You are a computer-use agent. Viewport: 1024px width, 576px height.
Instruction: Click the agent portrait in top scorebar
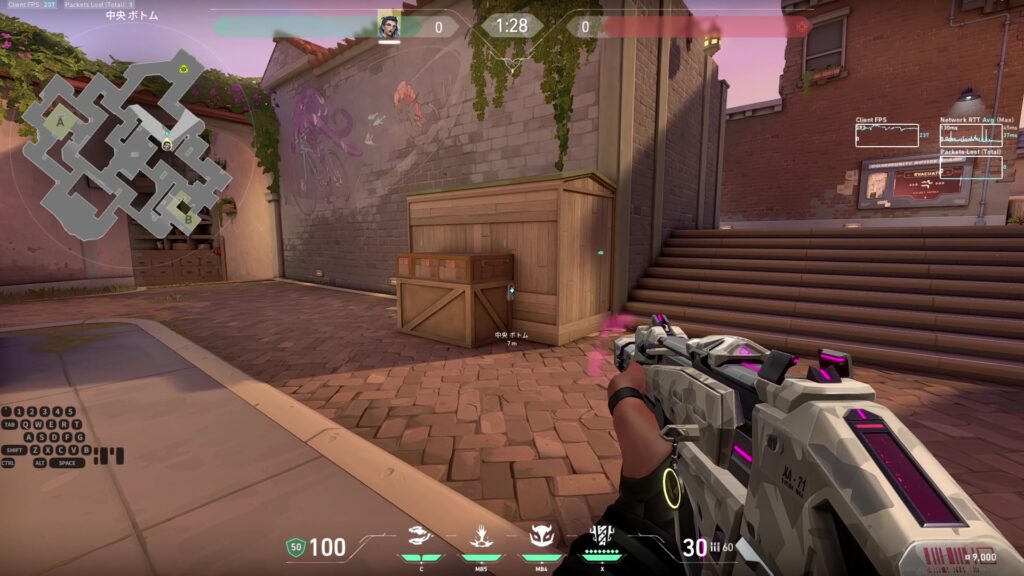click(388, 26)
